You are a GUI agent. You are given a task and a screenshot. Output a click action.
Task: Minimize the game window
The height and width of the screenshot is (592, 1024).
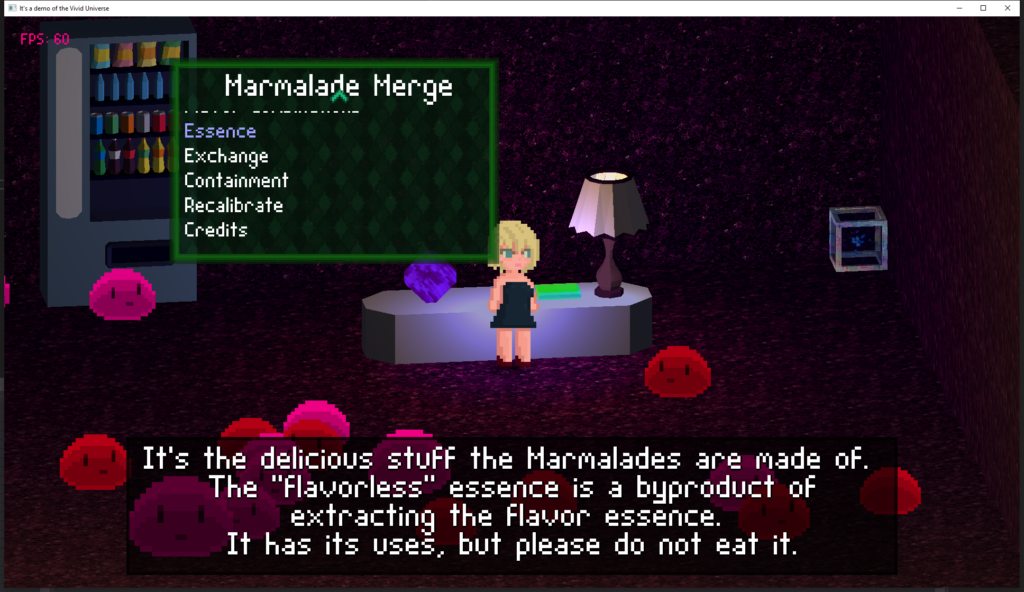click(x=958, y=8)
